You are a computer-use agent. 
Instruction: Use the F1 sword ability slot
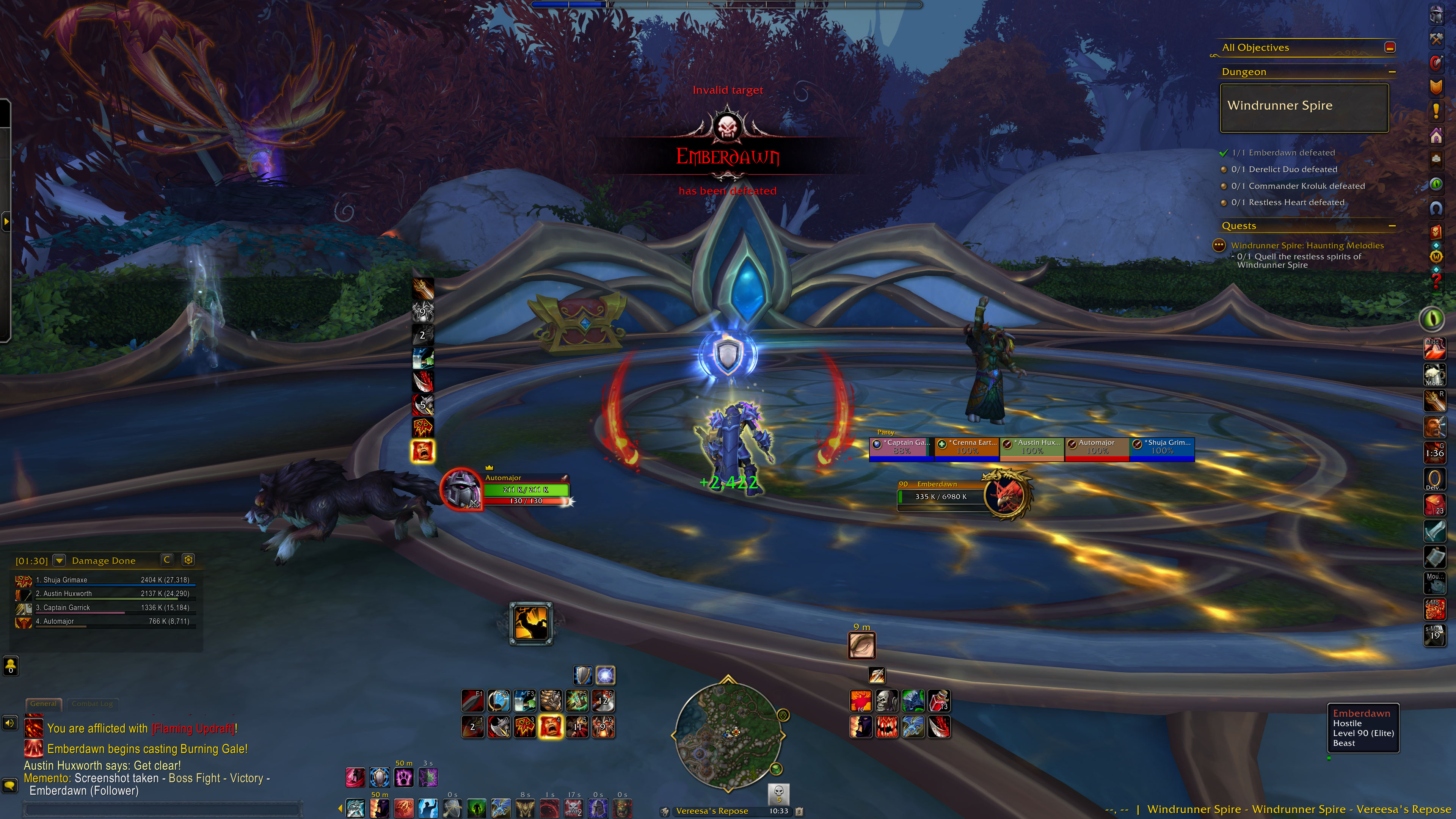(x=472, y=701)
